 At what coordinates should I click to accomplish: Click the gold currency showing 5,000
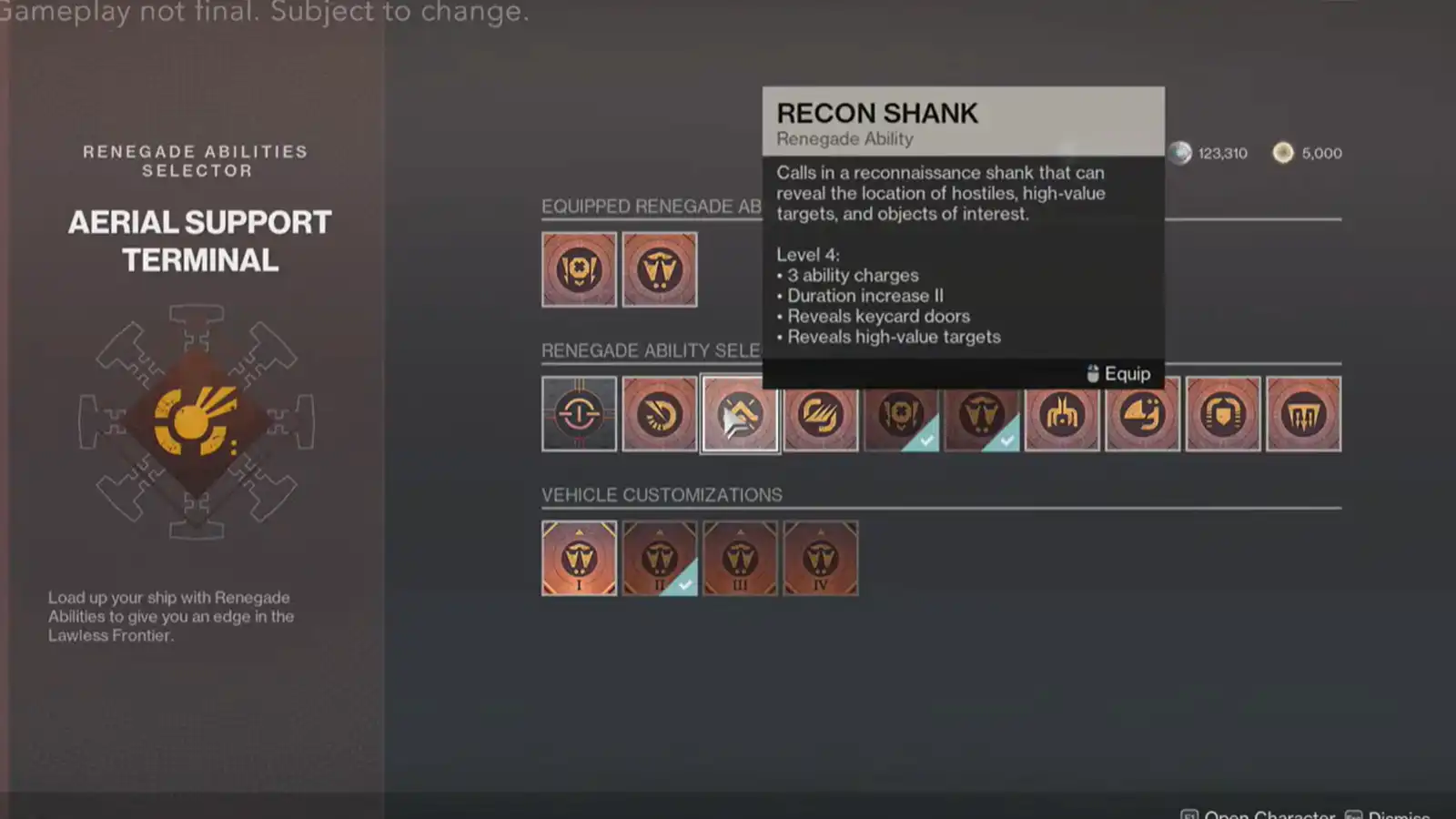(x=1307, y=153)
